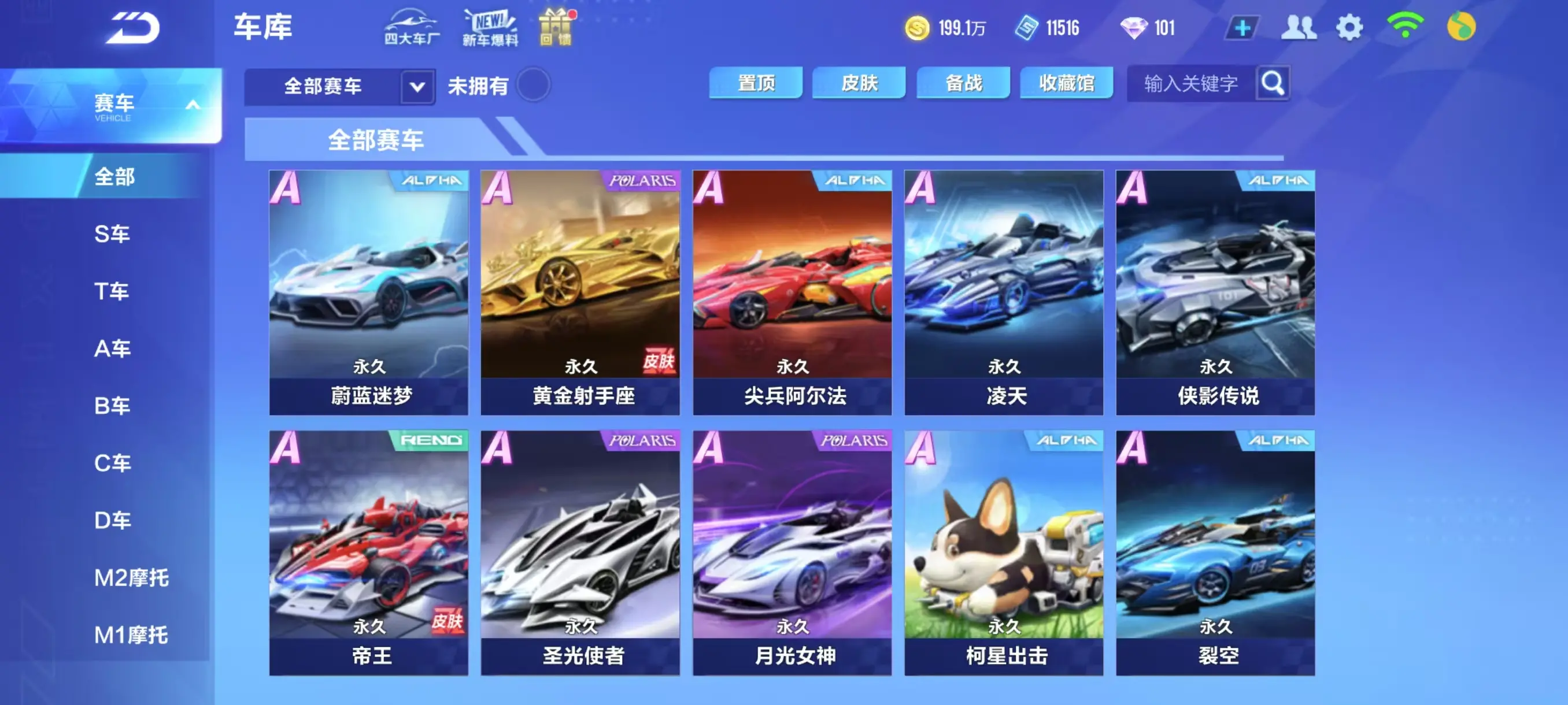Collapse the 赛车 sidebar section chevron
This screenshot has width=1568, height=705.
pos(194,103)
